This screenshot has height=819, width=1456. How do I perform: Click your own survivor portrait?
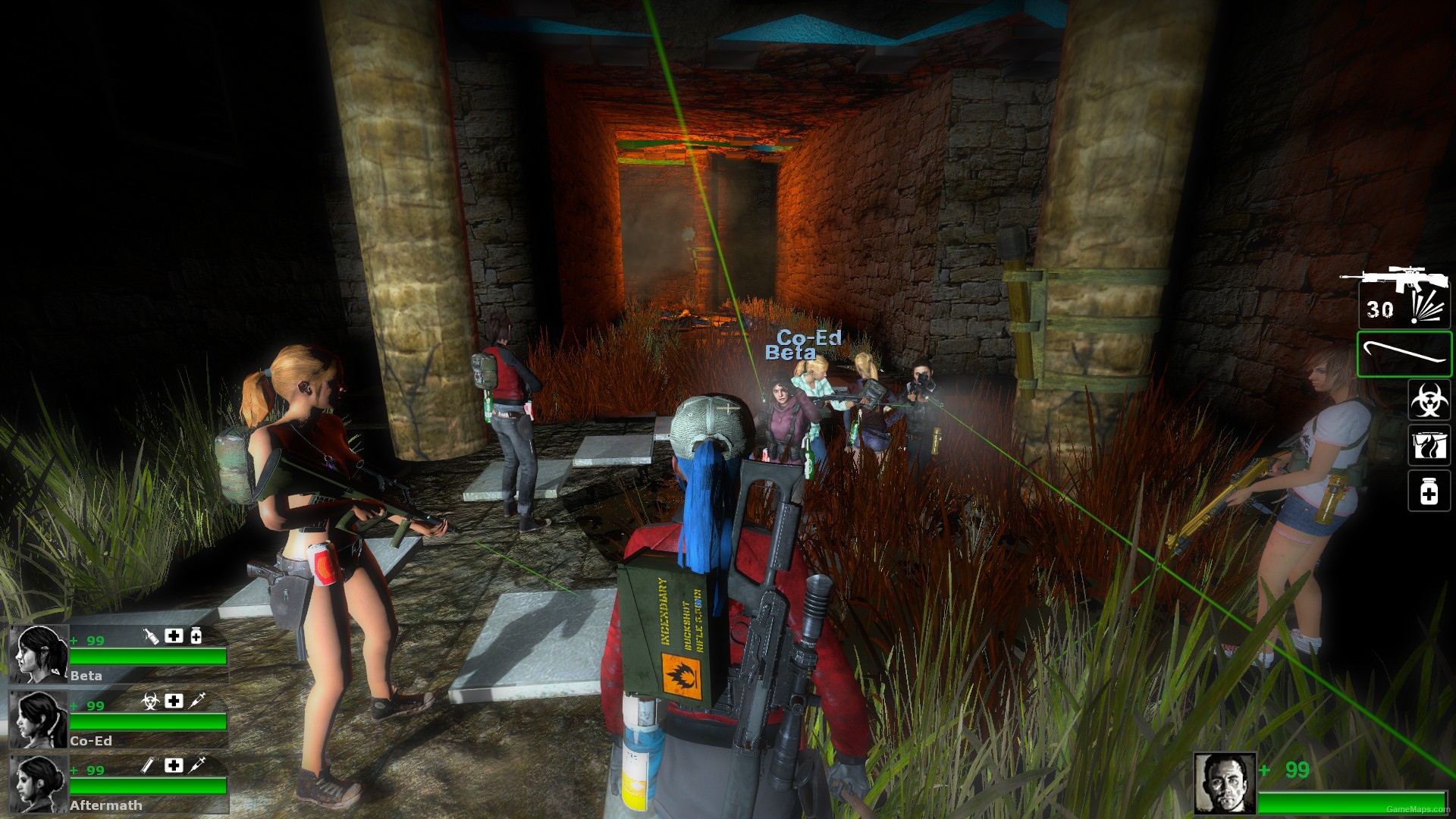1224,783
